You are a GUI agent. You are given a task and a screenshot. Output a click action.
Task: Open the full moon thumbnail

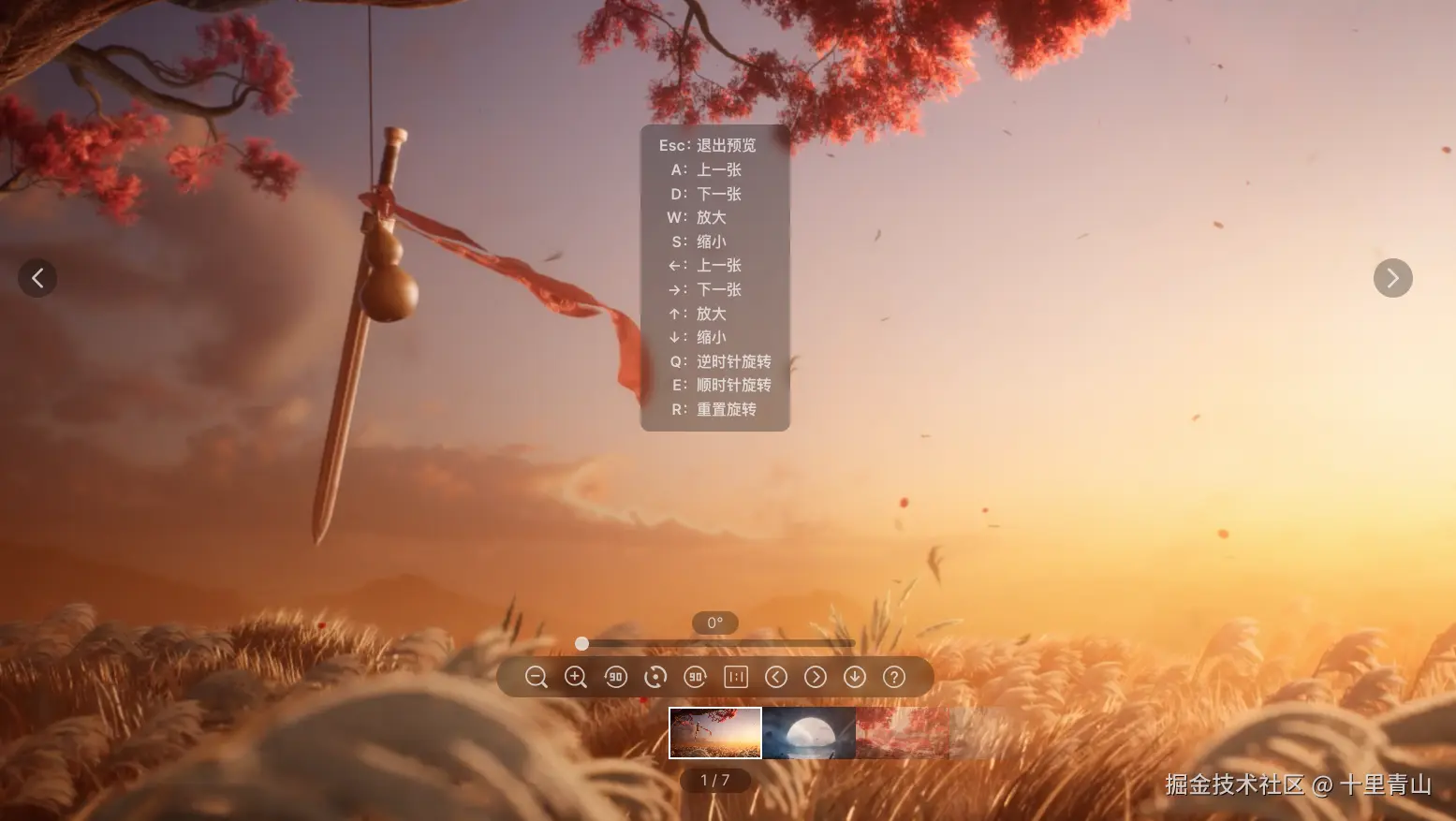[x=809, y=733]
